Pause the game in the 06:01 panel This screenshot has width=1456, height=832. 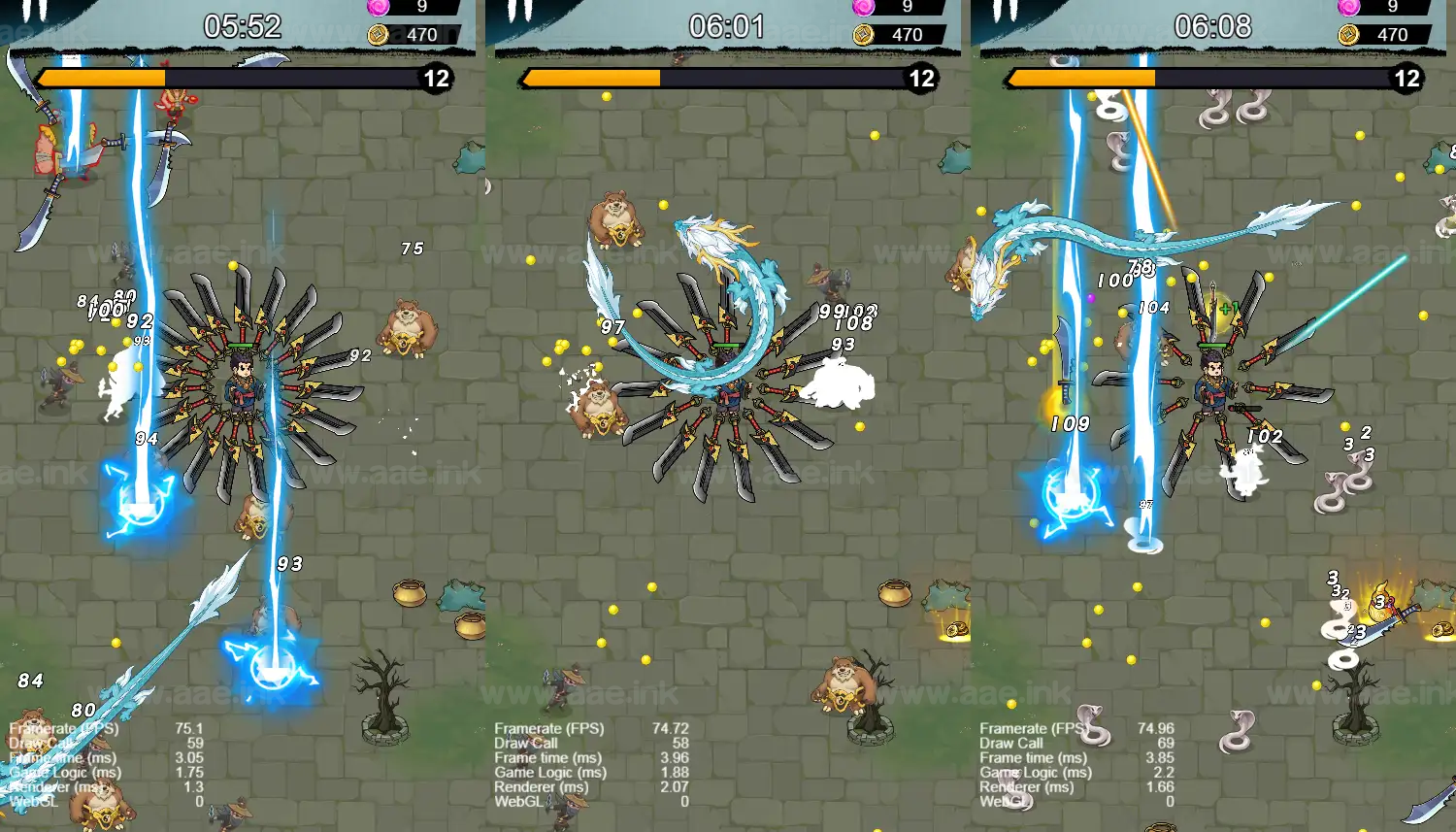(521, 11)
